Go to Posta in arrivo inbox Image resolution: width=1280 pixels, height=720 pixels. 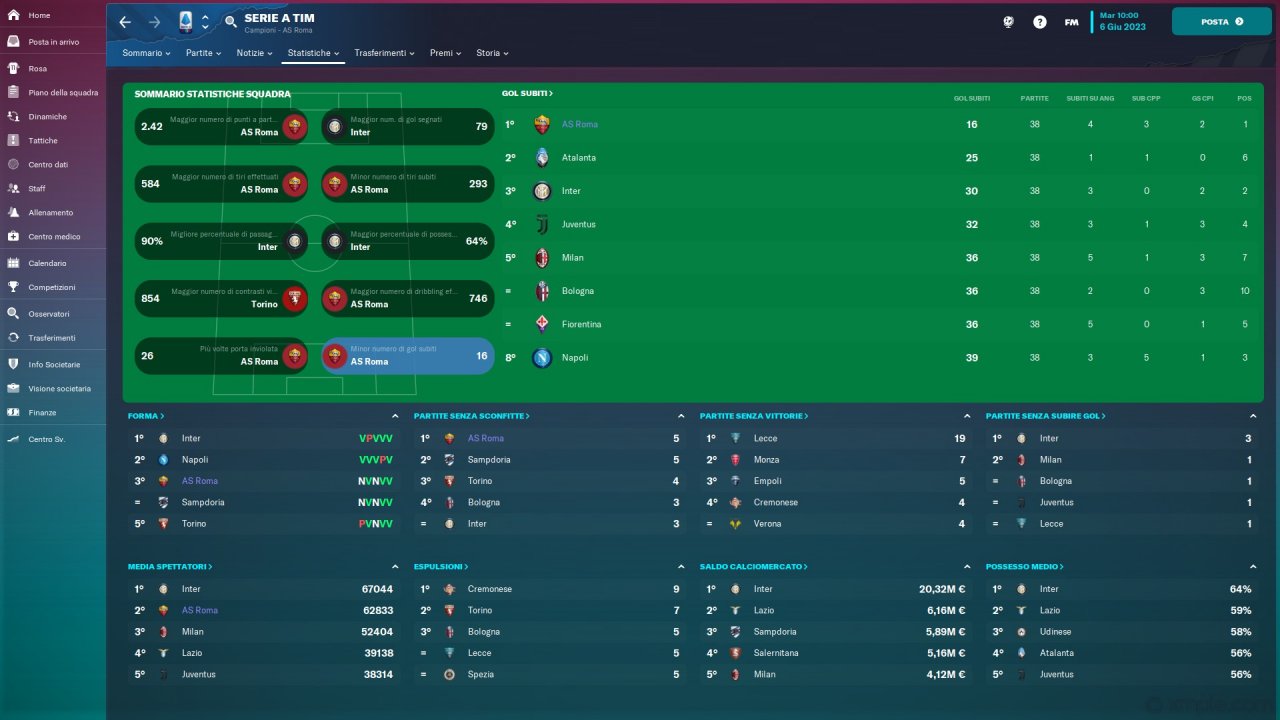pyautogui.click(x=53, y=42)
